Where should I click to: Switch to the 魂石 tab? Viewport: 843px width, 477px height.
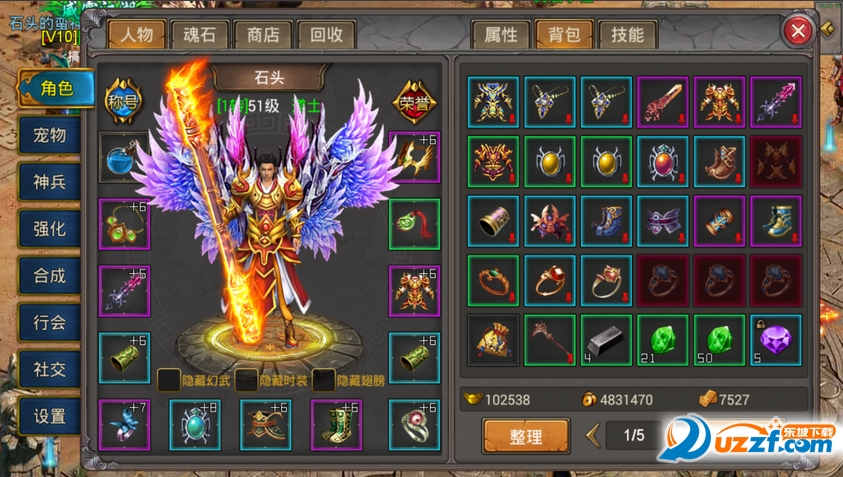tap(200, 34)
